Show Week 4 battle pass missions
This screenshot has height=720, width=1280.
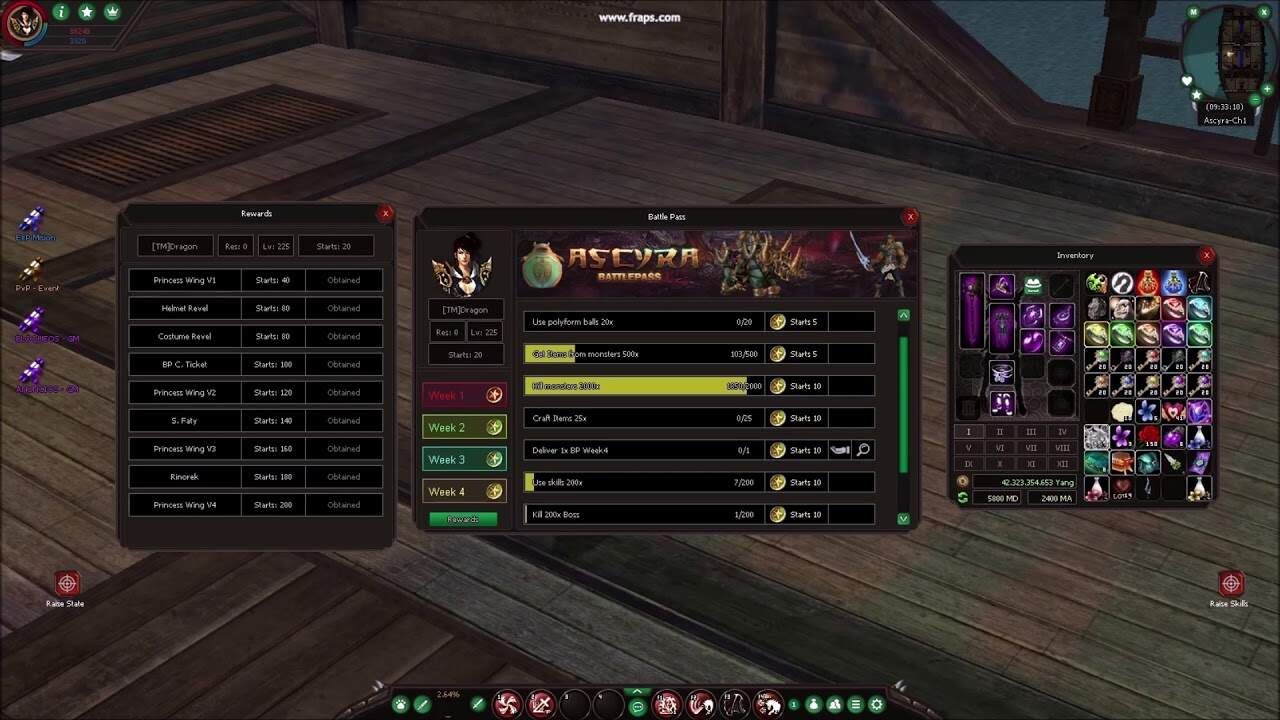(x=464, y=491)
